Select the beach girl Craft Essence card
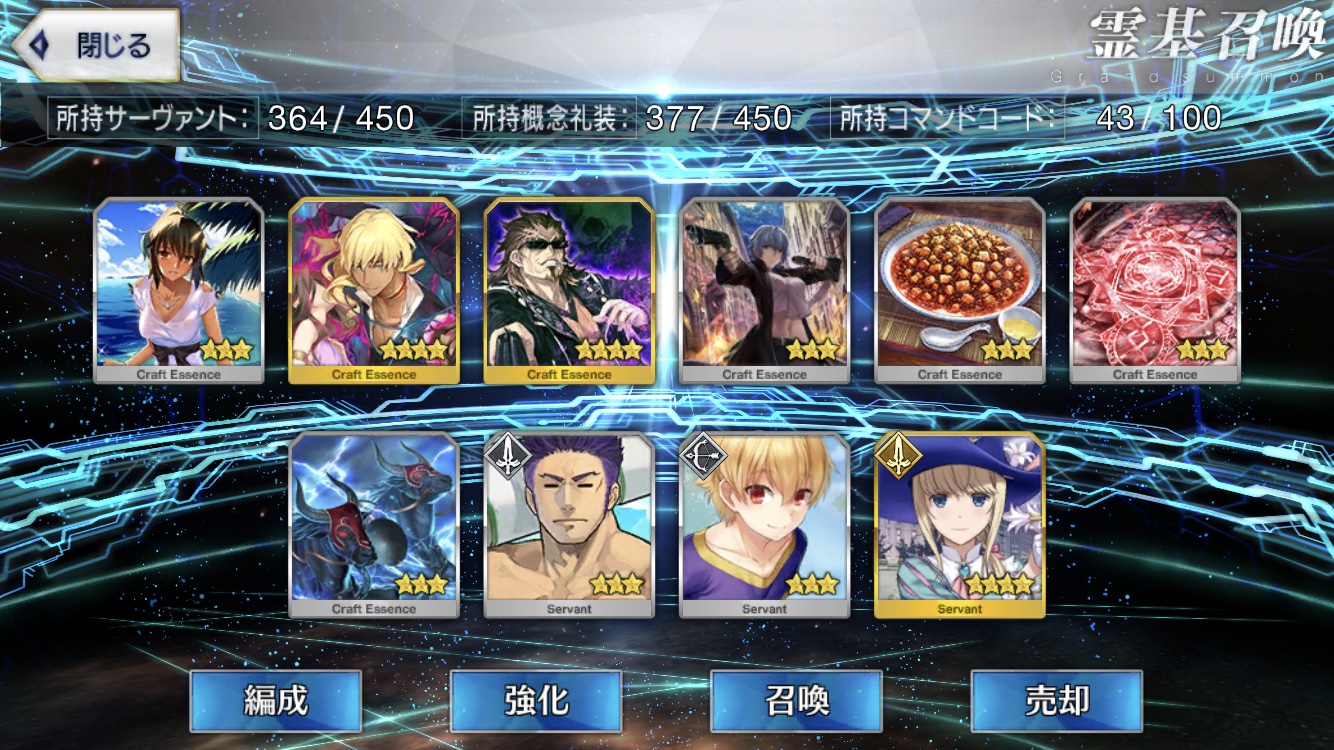 (x=179, y=289)
